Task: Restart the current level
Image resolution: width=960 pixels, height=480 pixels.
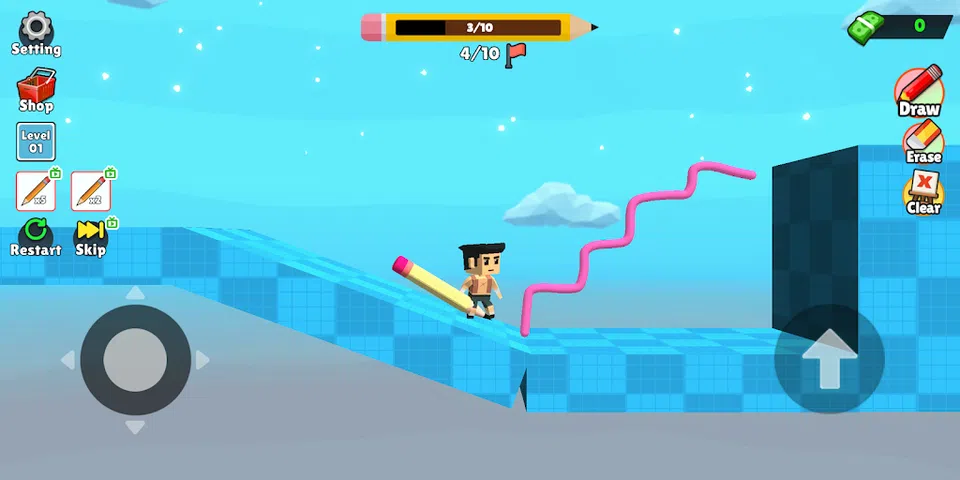Action: pos(36,238)
